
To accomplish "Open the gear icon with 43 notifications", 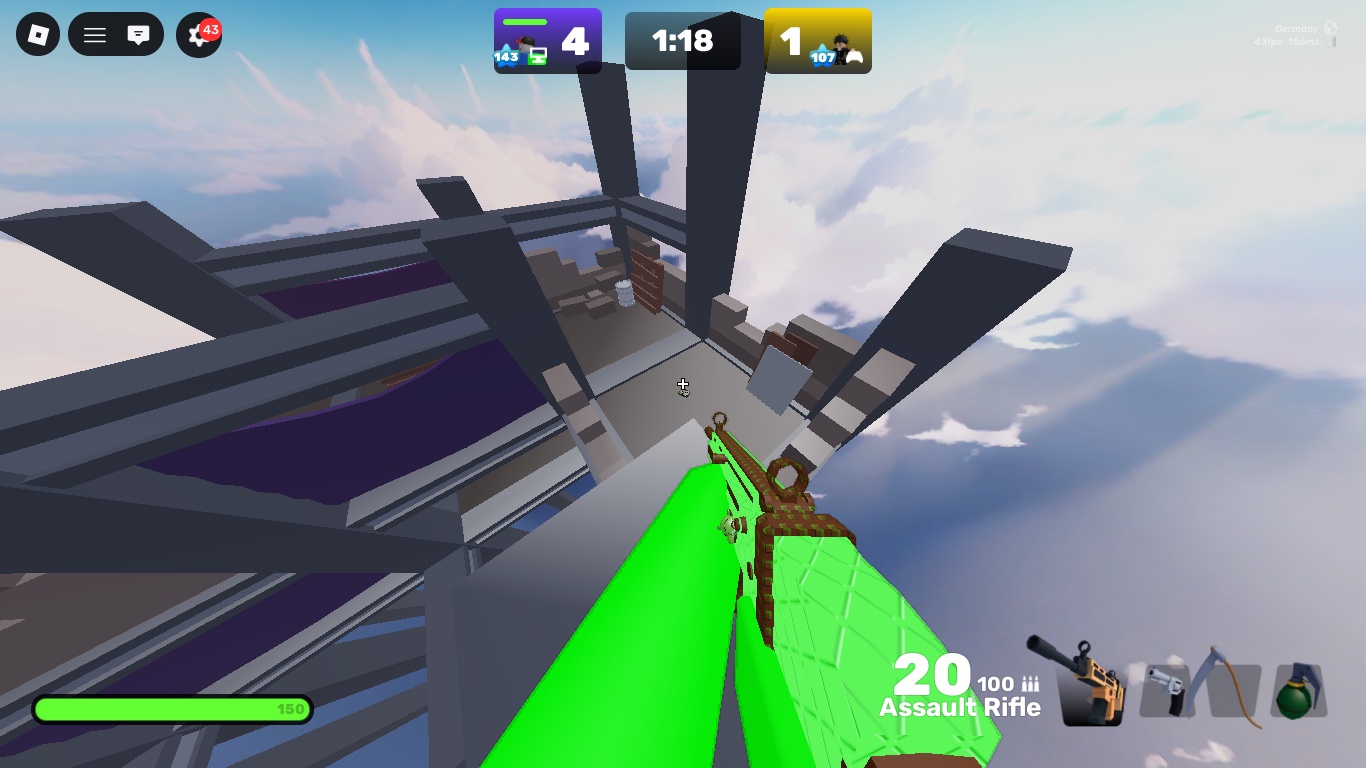I will pos(197,37).
